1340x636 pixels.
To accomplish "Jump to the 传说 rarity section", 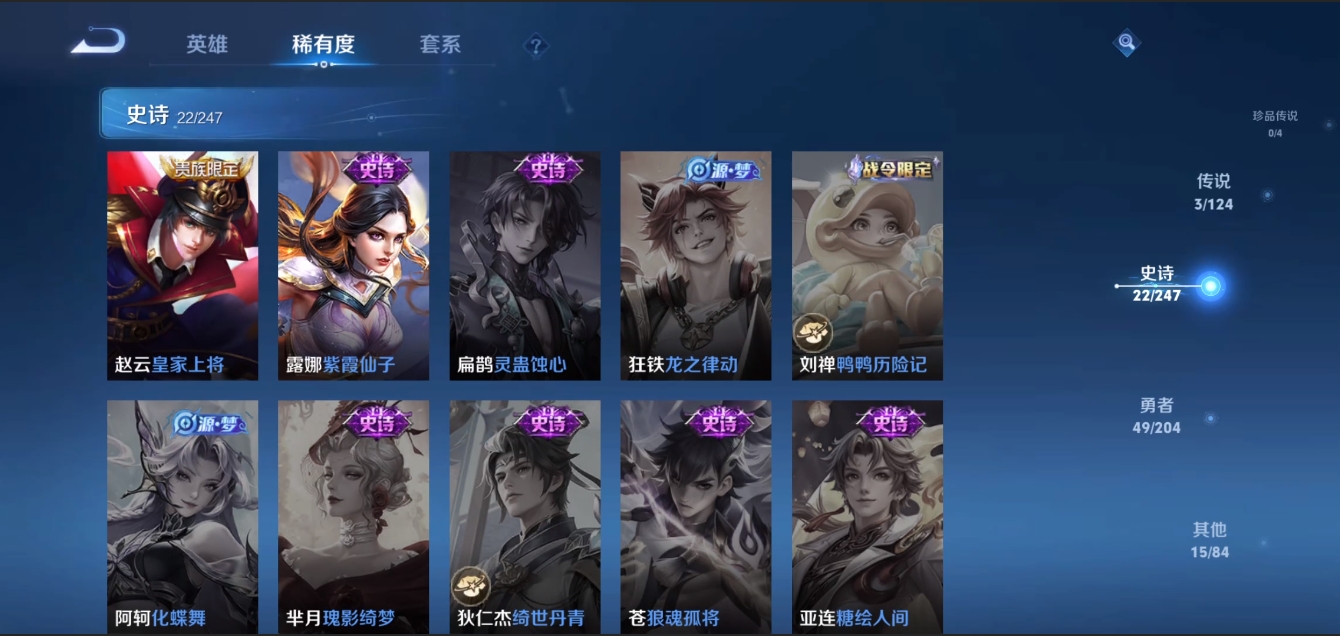I will pyautogui.click(x=1214, y=192).
